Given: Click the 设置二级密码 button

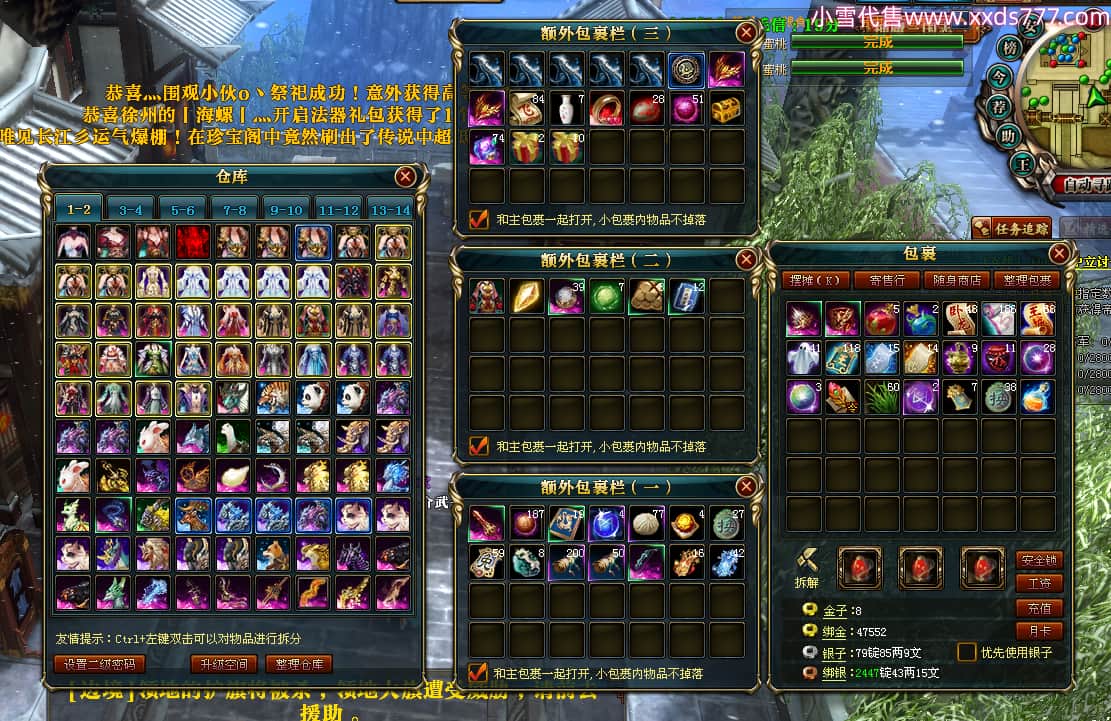Looking at the screenshot, I should coord(99,663).
